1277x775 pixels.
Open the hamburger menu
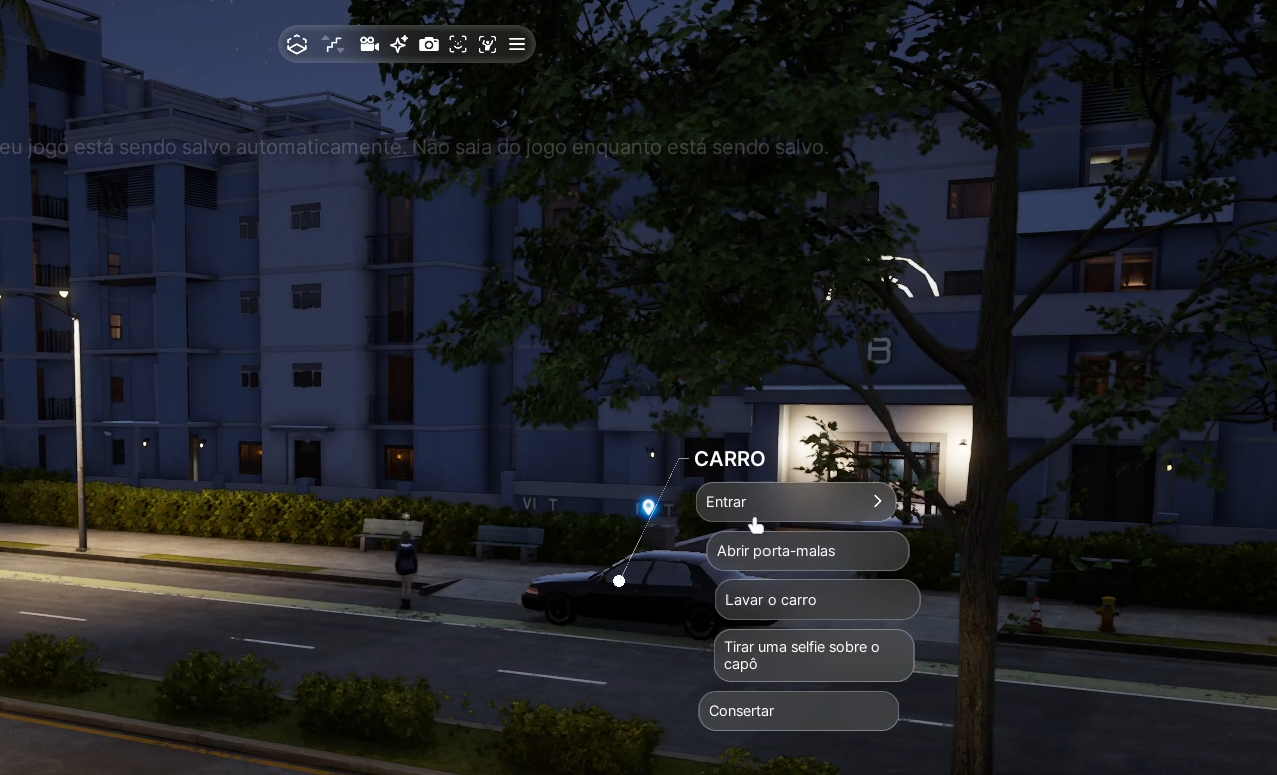tap(517, 44)
